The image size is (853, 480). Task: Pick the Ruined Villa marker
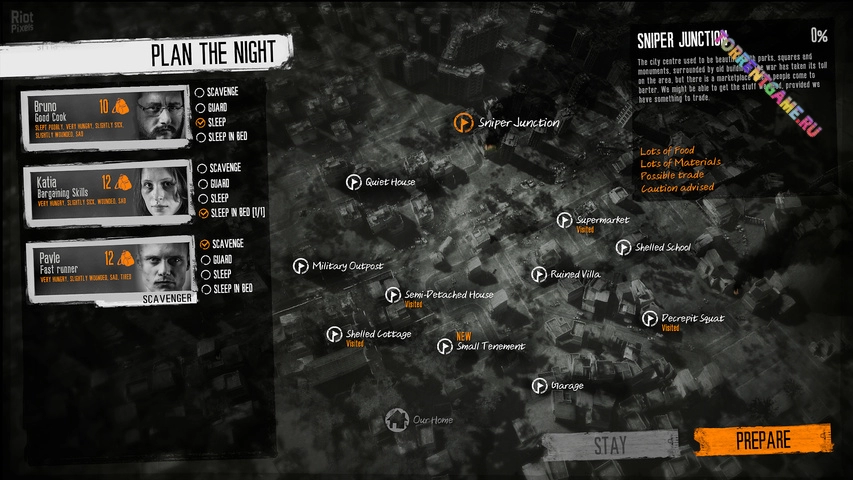pyautogui.click(x=539, y=274)
